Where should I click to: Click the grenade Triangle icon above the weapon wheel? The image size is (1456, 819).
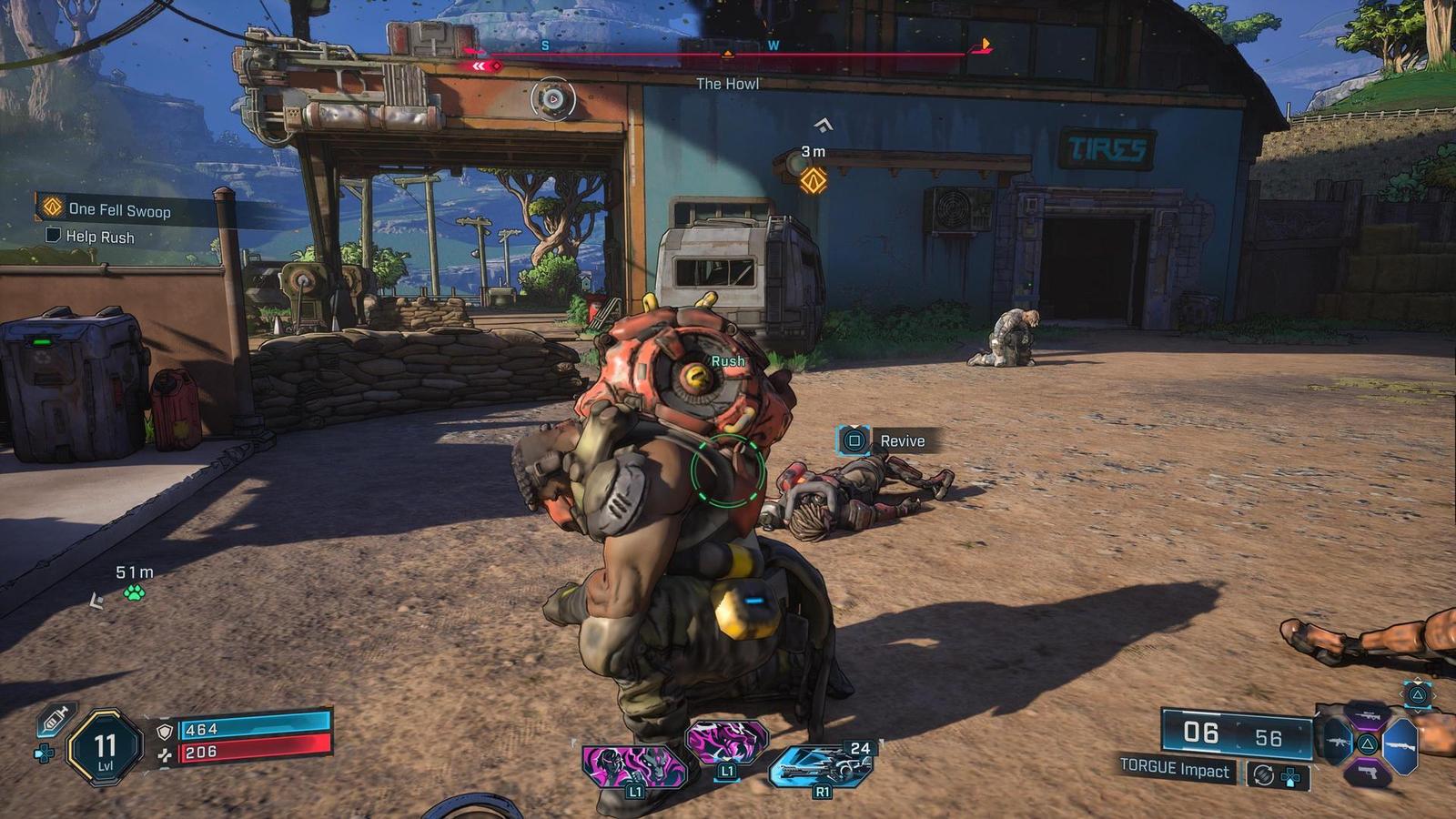pyautogui.click(x=1416, y=694)
